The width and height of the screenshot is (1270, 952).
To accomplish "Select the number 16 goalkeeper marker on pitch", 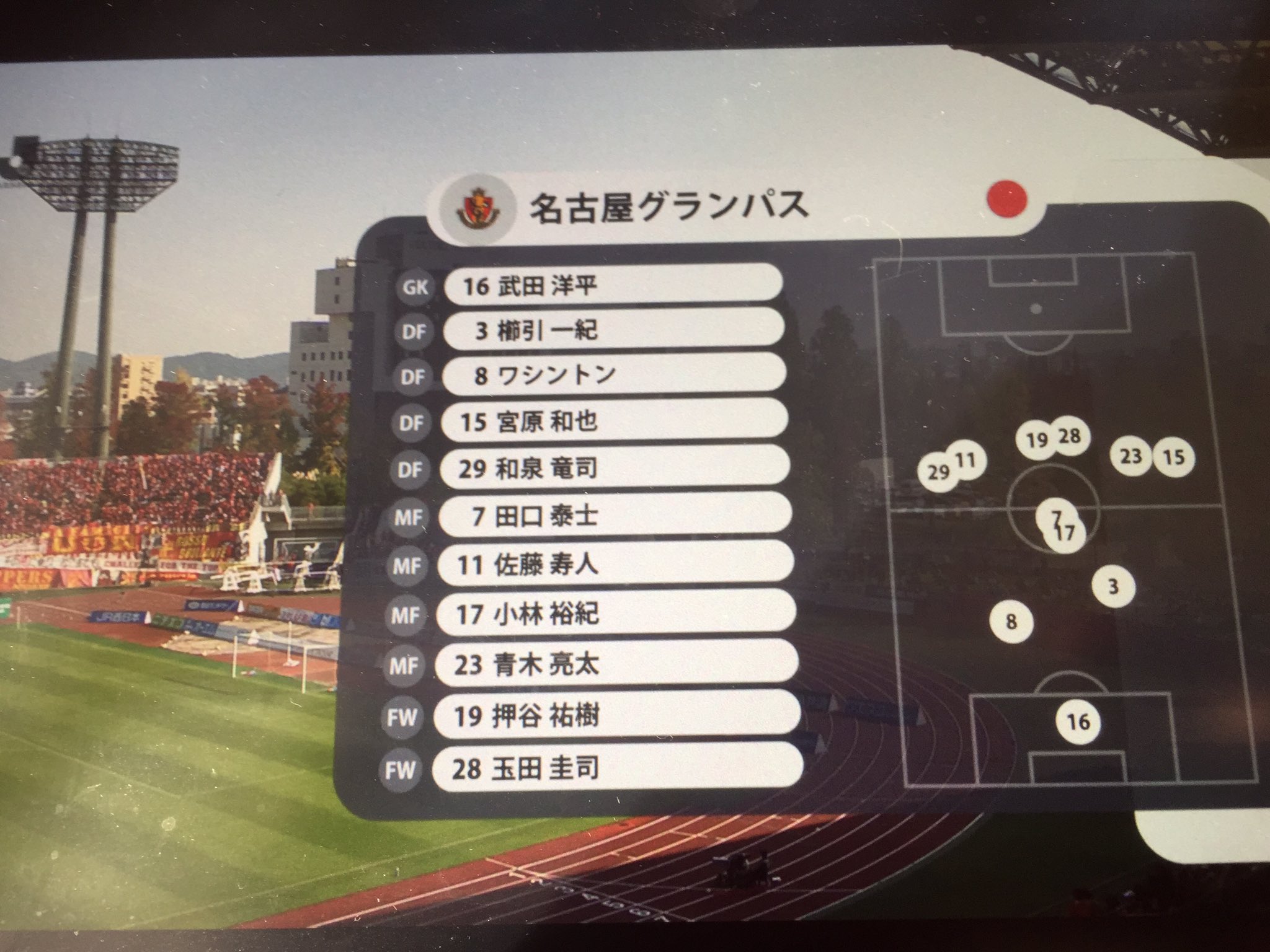I will pos(1078,721).
